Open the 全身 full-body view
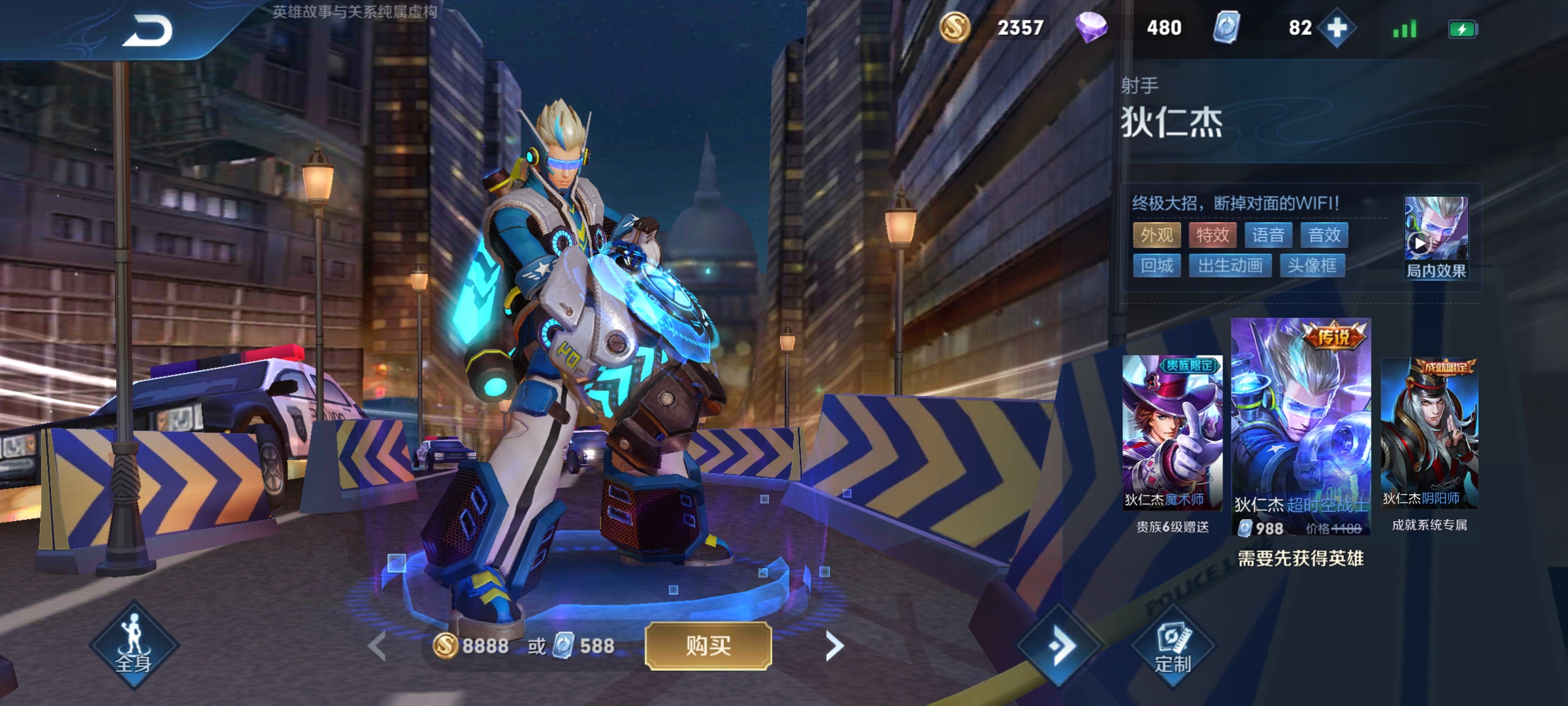 coord(134,645)
